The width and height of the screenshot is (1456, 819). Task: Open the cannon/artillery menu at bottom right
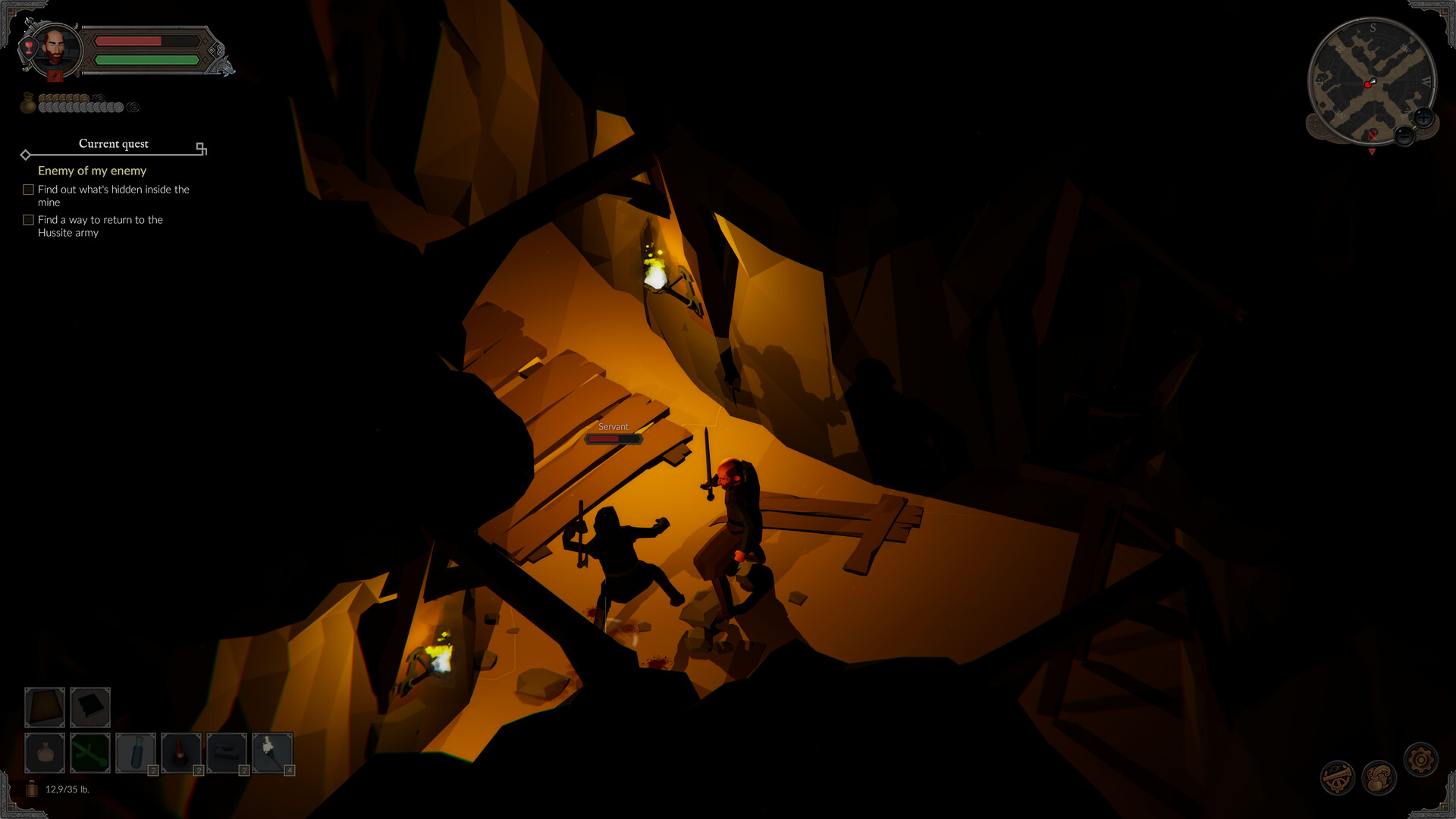(x=1339, y=777)
